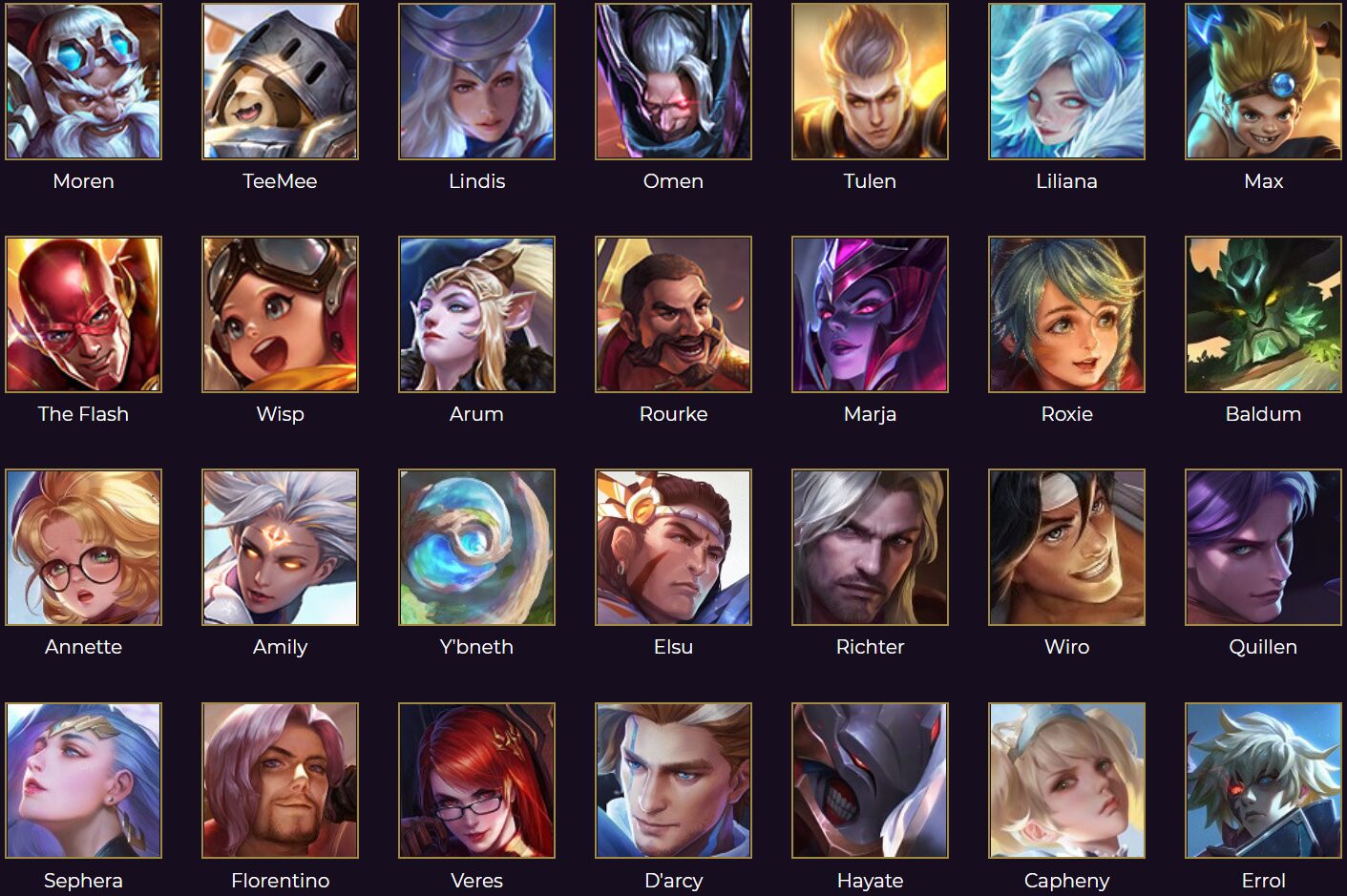The width and height of the screenshot is (1347, 896).
Task: Select Tulen's portrait
Action: [x=870, y=81]
